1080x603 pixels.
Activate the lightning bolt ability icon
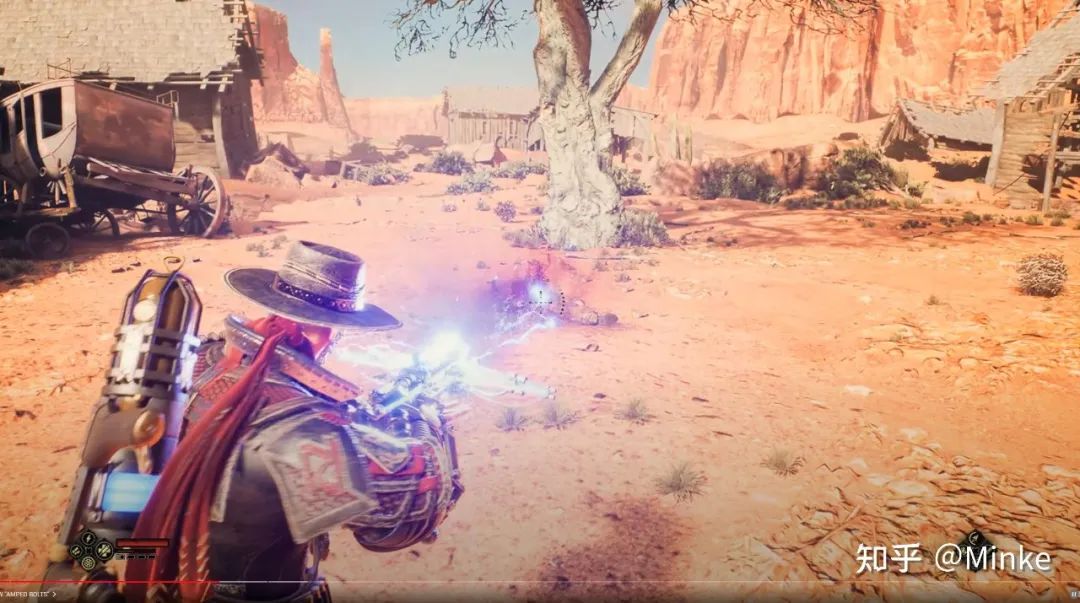[88, 538]
